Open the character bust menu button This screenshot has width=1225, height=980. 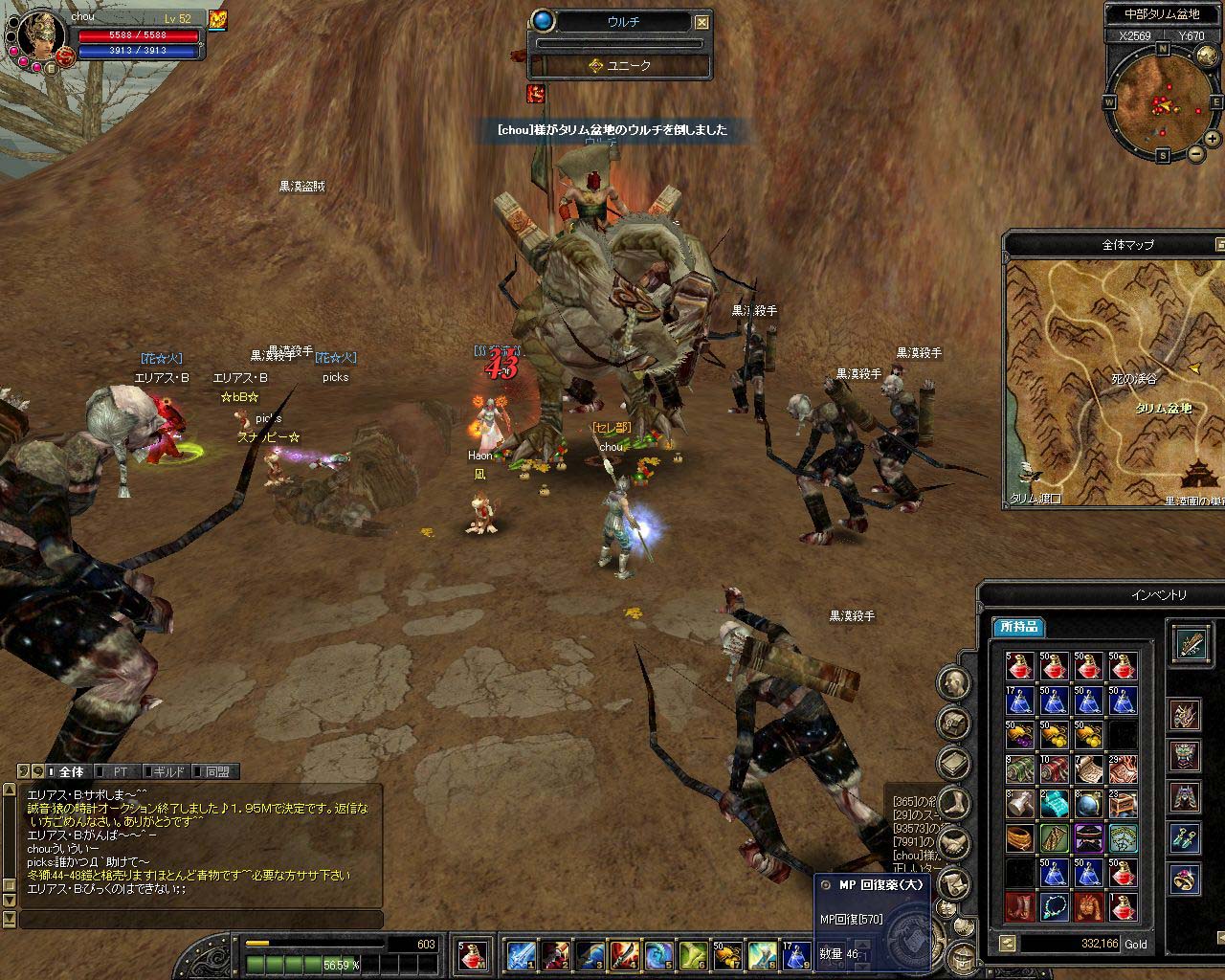[953, 683]
